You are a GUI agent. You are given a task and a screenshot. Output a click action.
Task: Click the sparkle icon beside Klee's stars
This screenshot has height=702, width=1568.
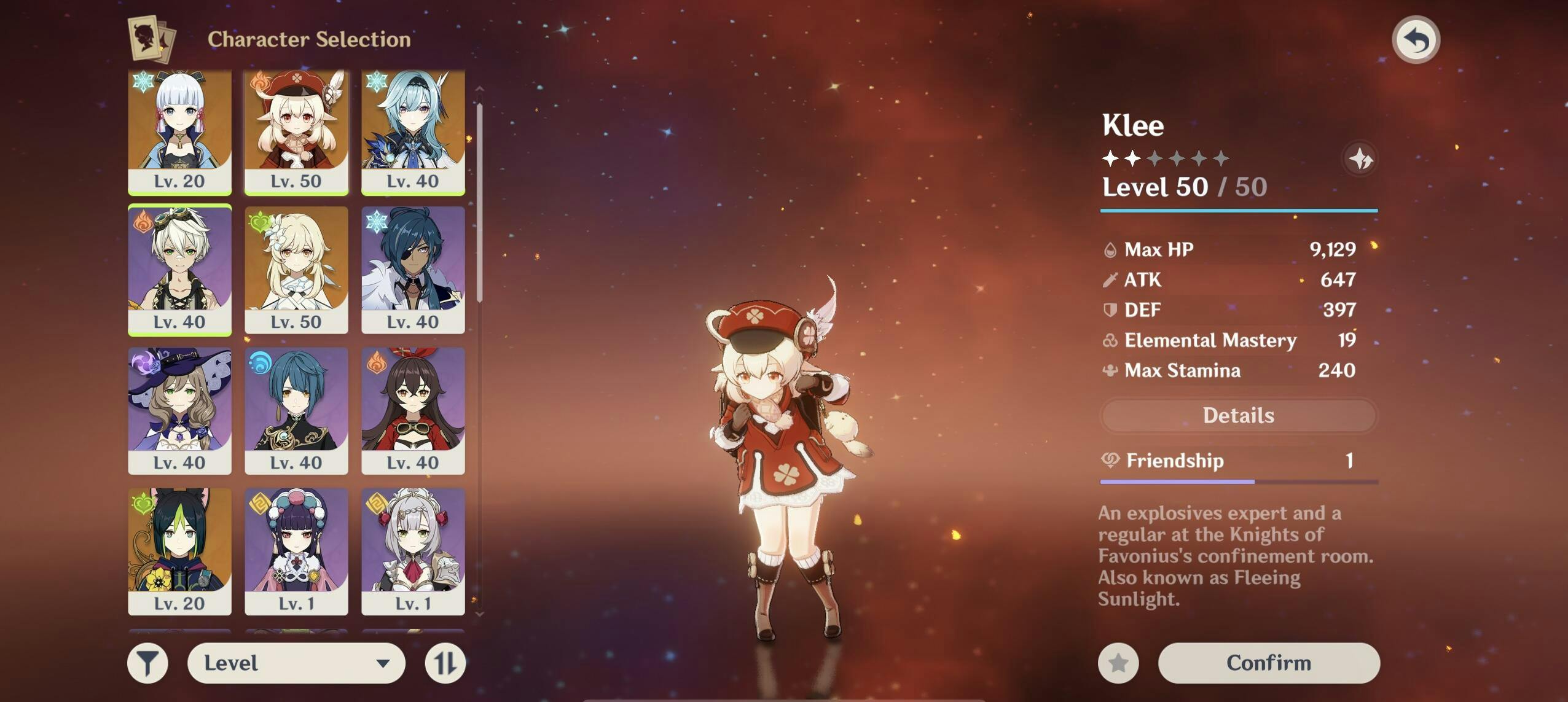(x=1360, y=160)
